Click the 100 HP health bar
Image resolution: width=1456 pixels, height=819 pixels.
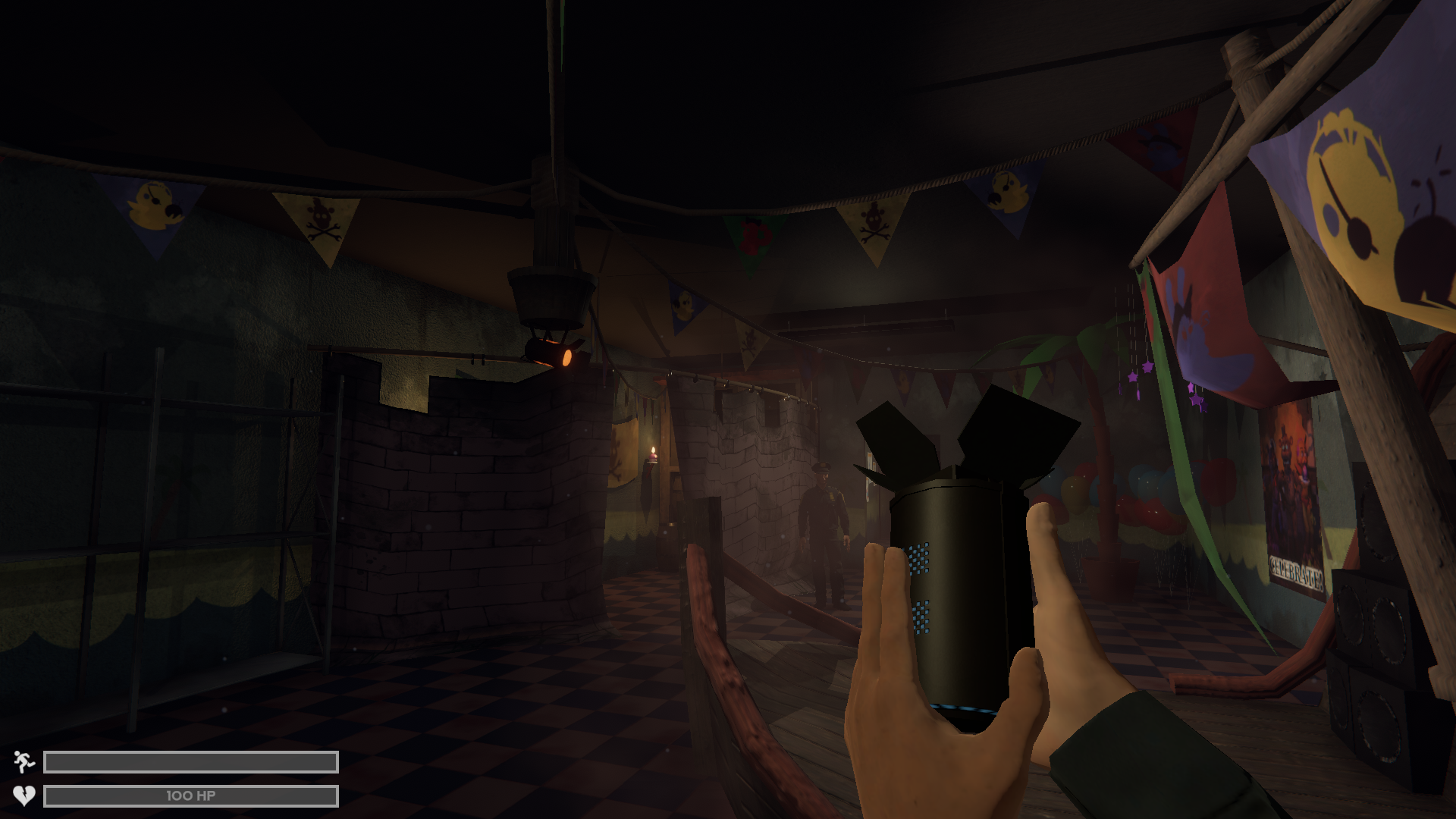[190, 795]
